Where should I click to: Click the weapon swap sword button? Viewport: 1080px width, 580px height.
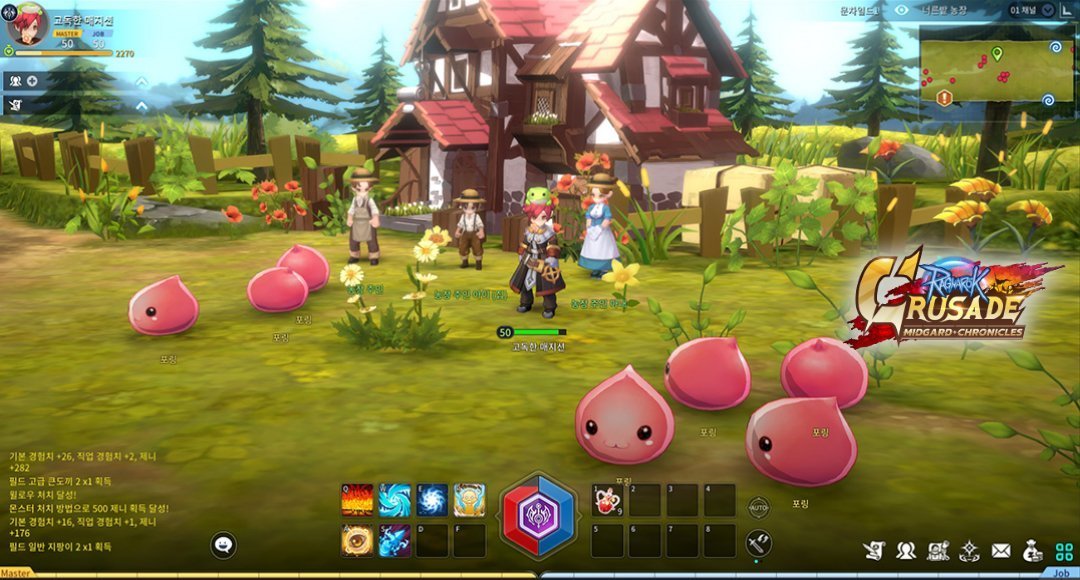759,543
